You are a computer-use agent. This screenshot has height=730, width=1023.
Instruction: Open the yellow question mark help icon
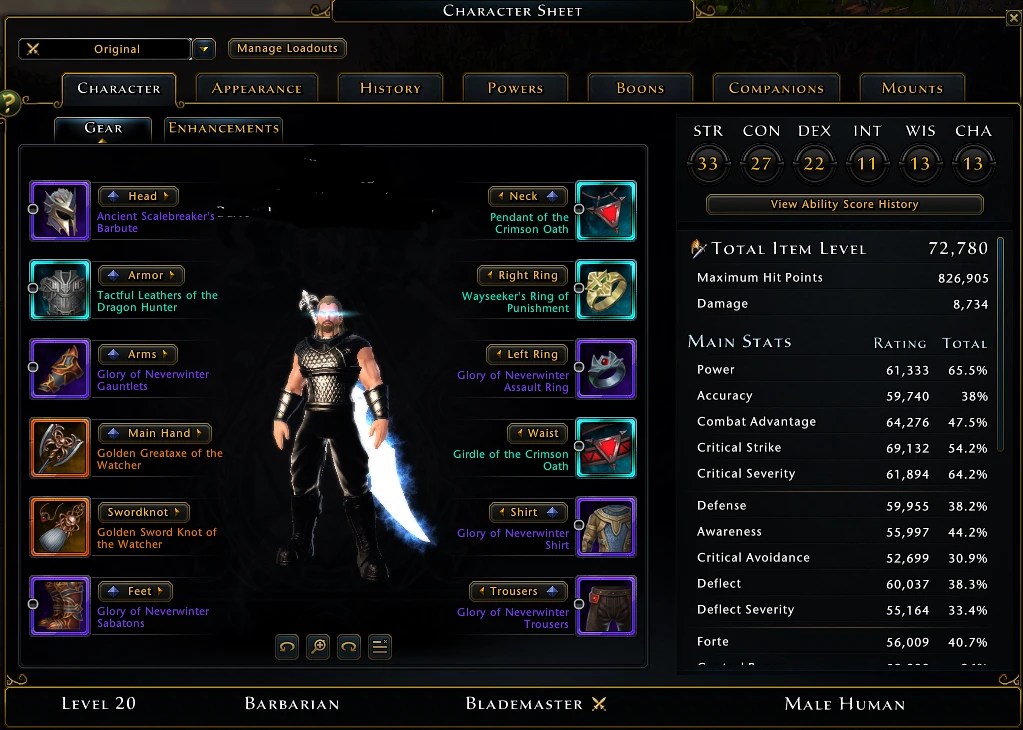pos(8,102)
